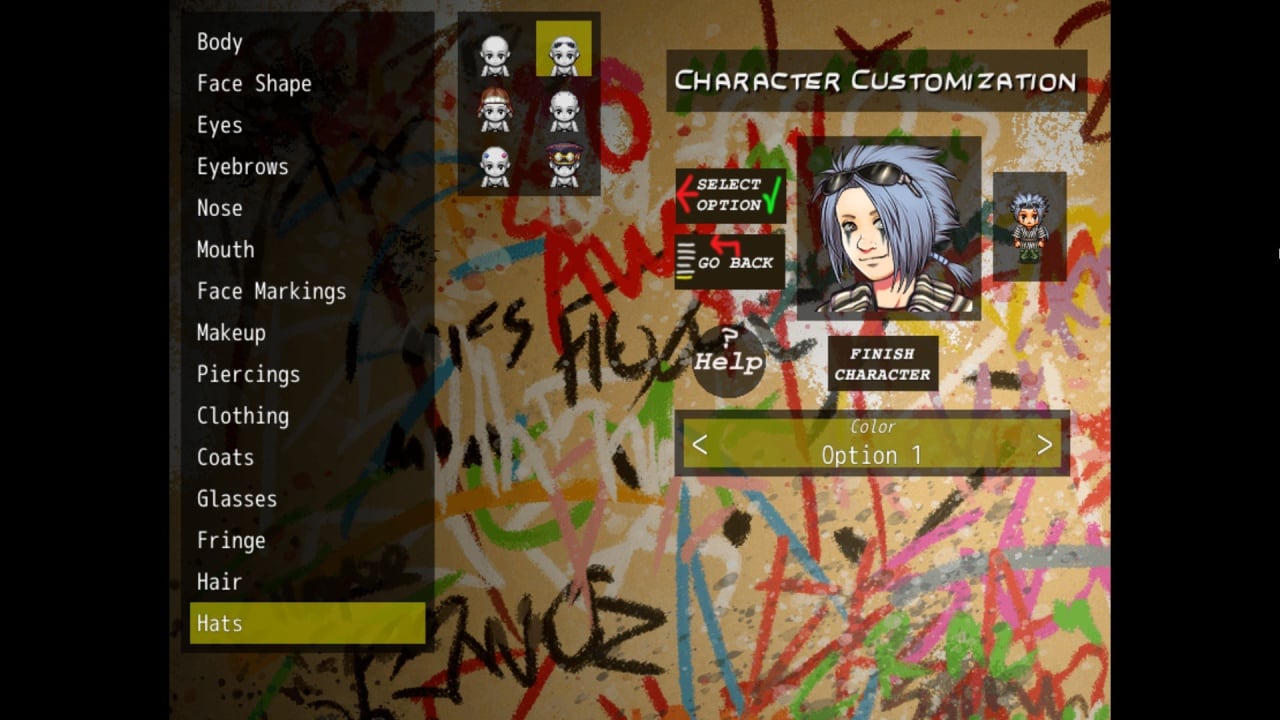Image resolution: width=1280 pixels, height=720 pixels.
Task: Open the Eyebrows options
Action: click(242, 167)
